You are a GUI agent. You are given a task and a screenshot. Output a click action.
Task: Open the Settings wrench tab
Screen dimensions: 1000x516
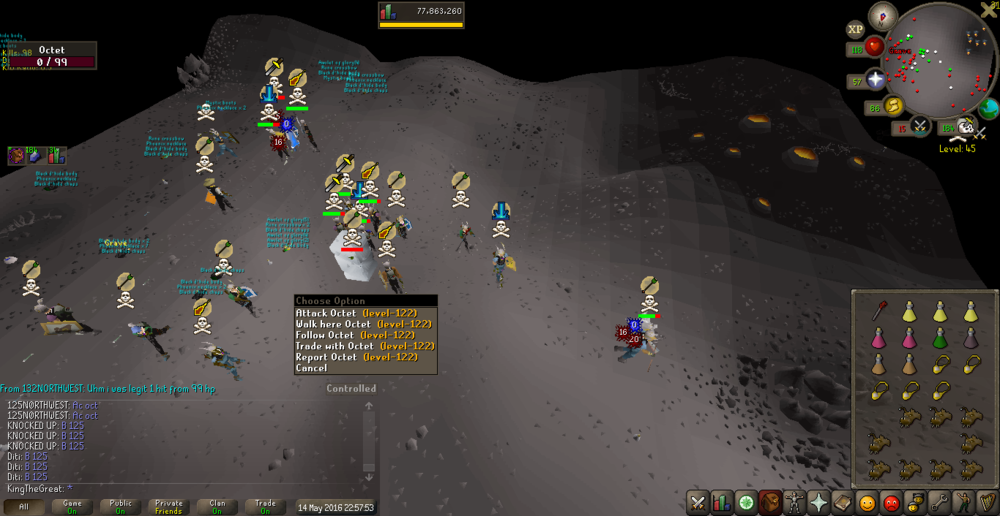(x=938, y=502)
